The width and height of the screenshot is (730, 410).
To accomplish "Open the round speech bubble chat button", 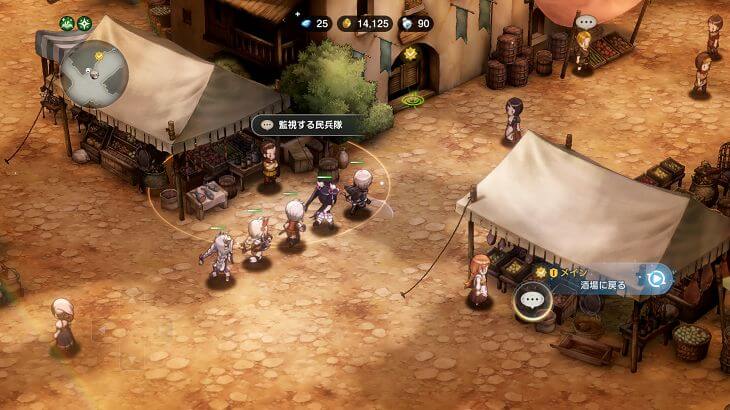I will (x=533, y=299).
